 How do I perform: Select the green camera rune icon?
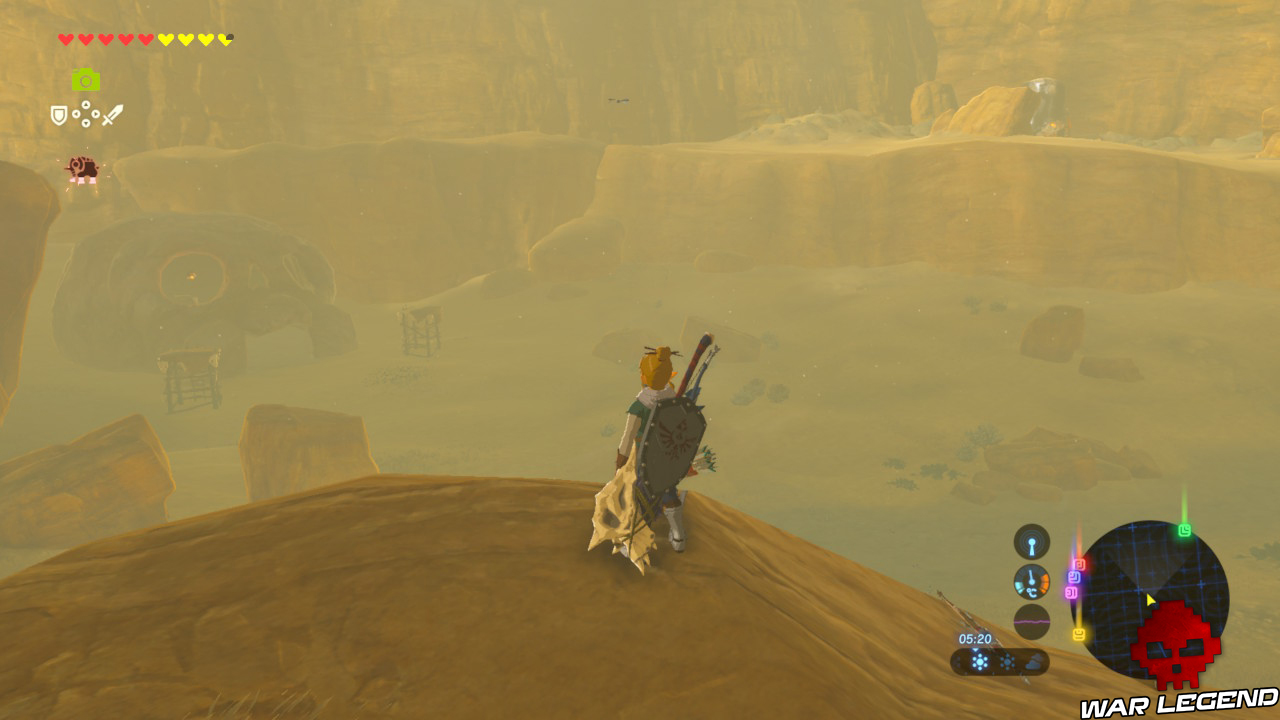[86, 80]
